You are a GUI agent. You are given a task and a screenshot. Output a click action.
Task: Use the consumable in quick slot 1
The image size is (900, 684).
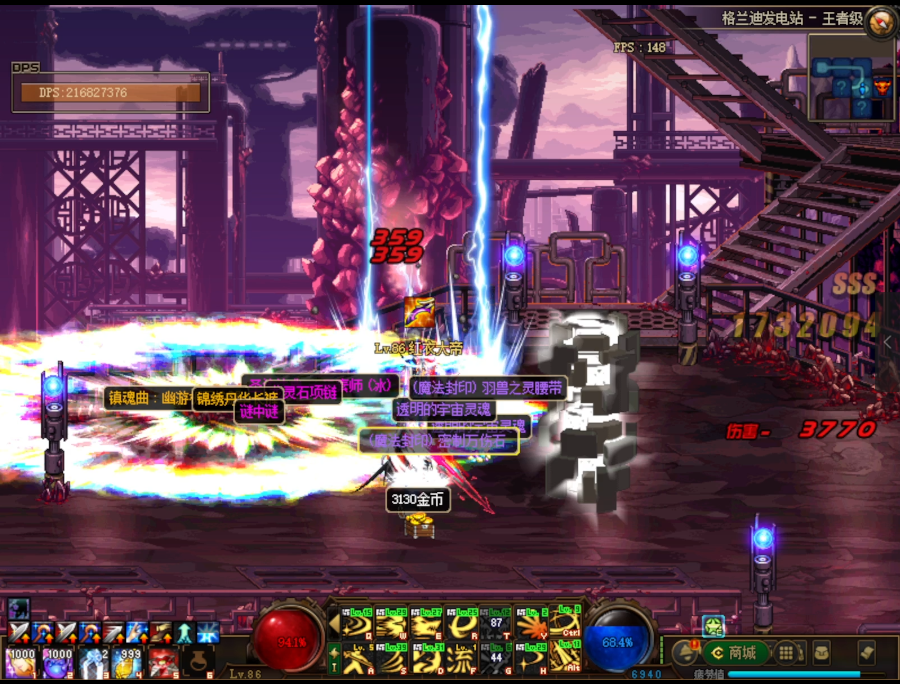[x=20, y=661]
